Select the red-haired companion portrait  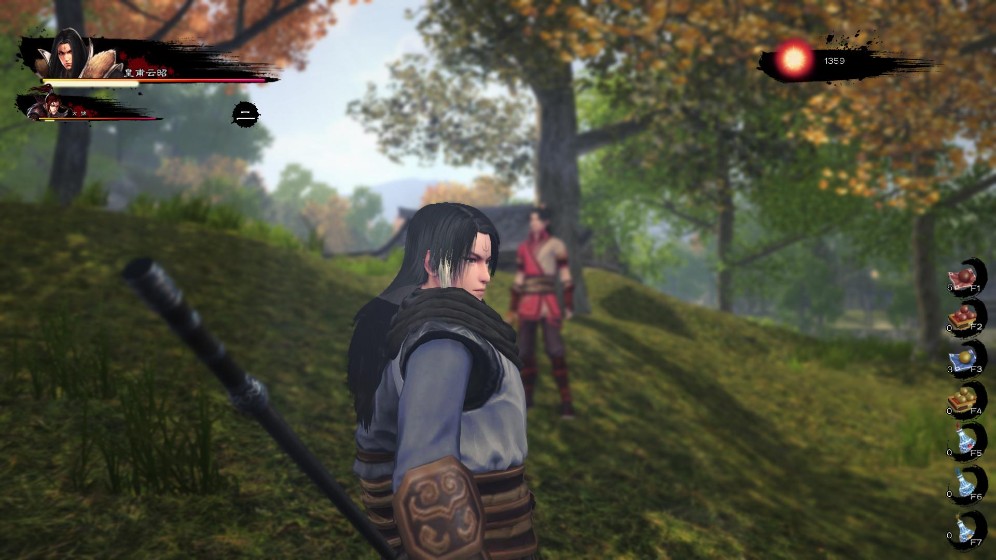[41, 103]
